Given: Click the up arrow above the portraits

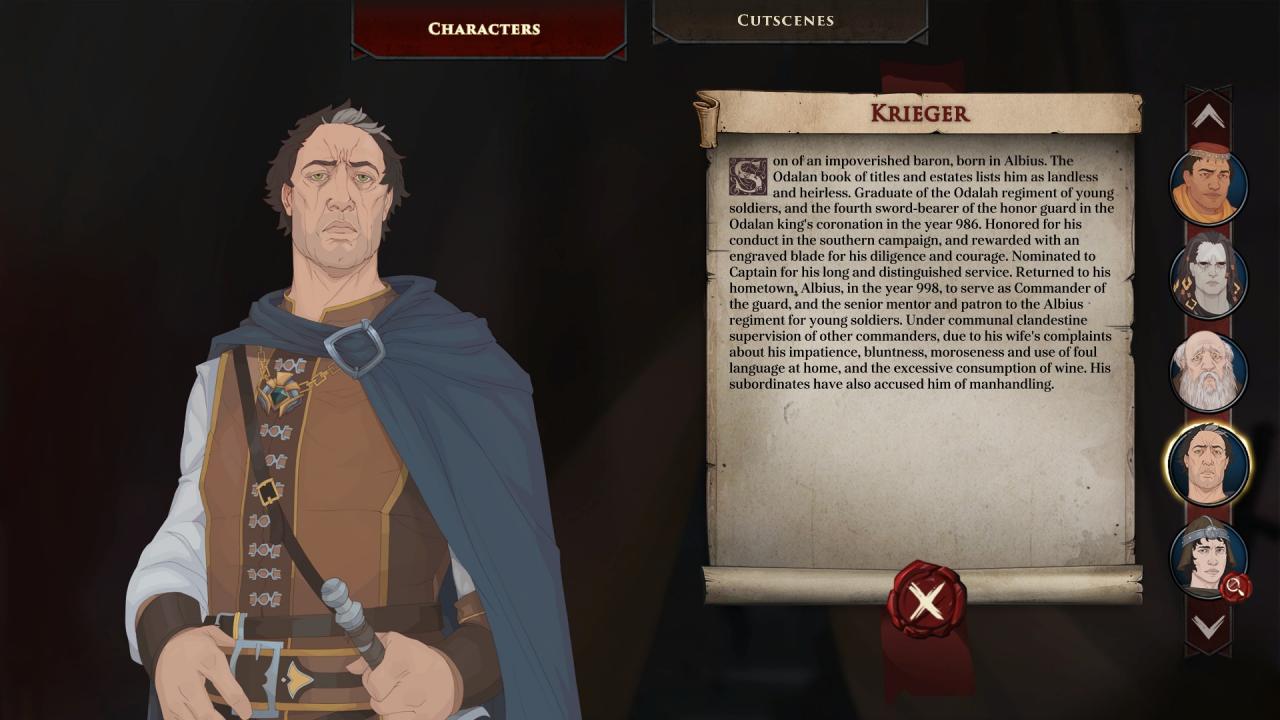Looking at the screenshot, I should coord(1208,116).
